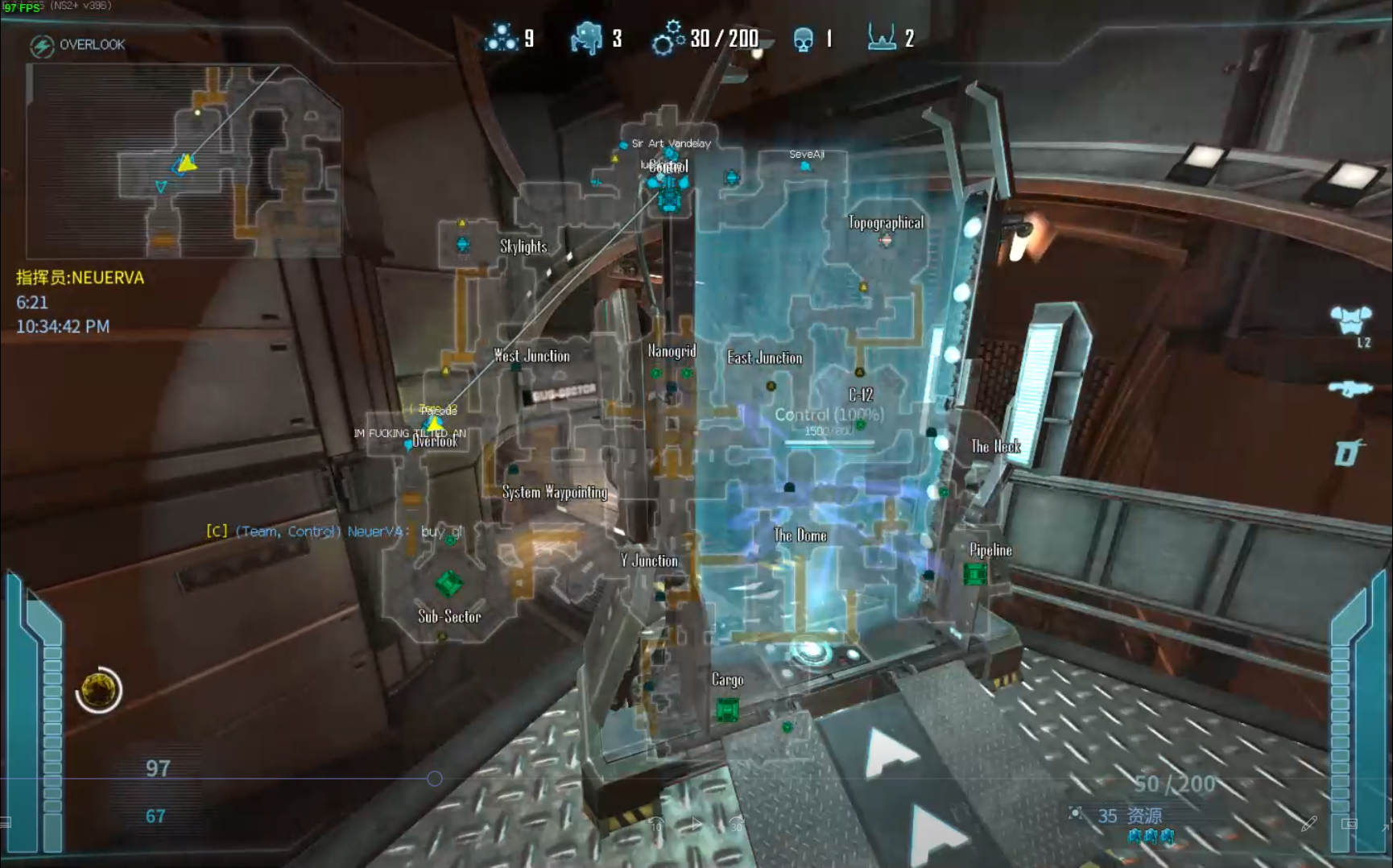
Task: Select The Dome location on the map
Action: (800, 535)
